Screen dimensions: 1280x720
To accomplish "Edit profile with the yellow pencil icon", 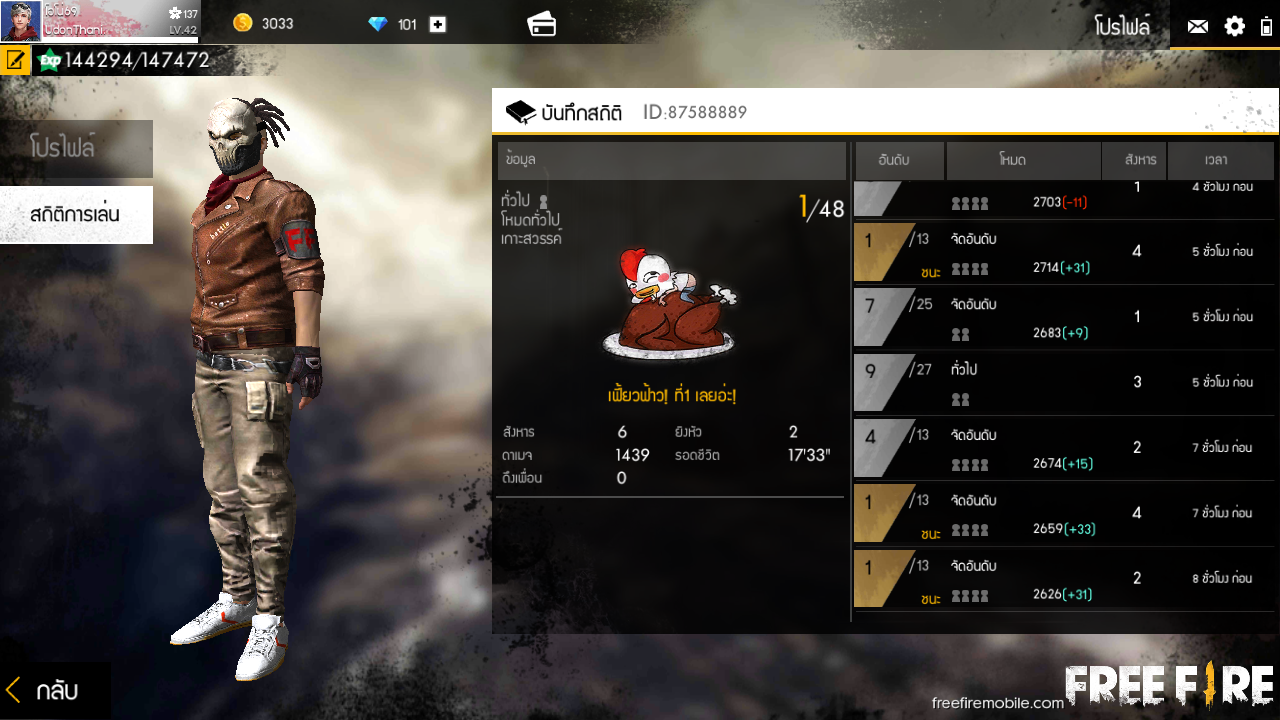I will [15, 60].
